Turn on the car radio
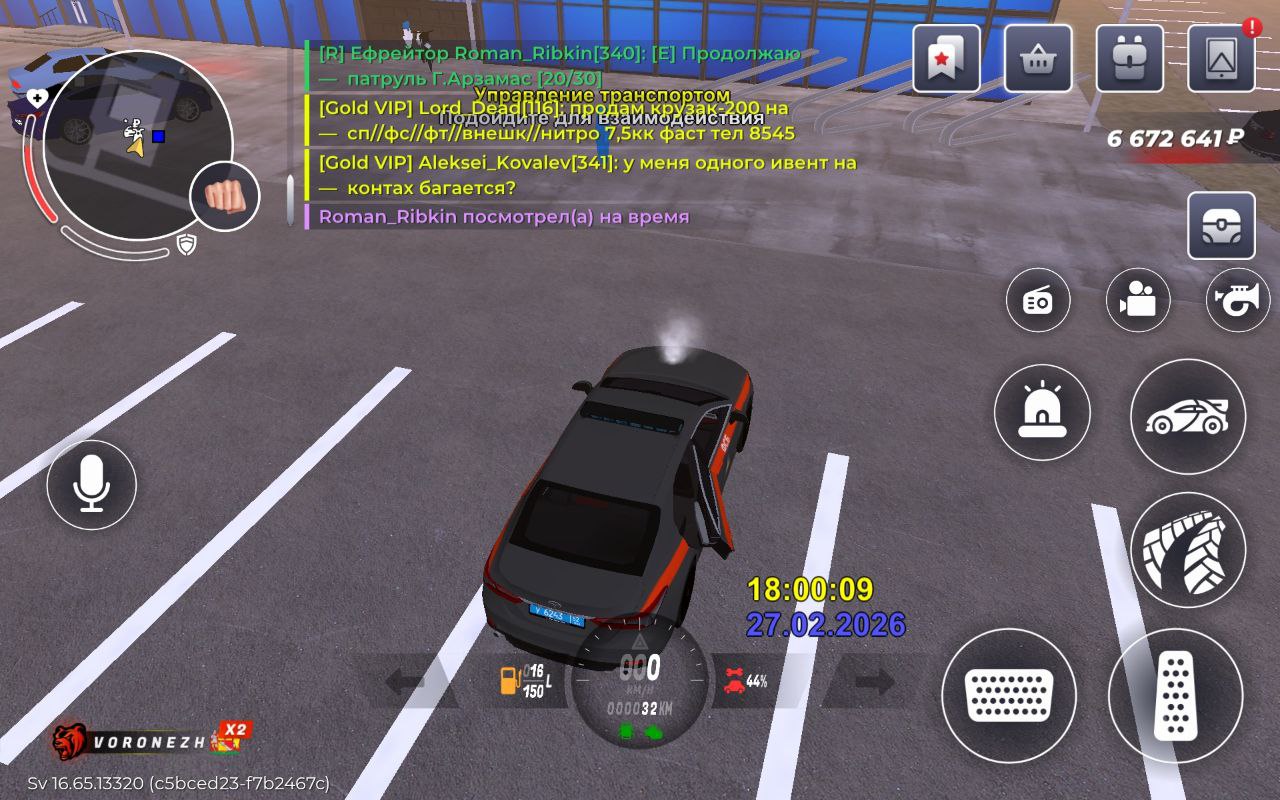Image resolution: width=1280 pixels, height=800 pixels. (x=1038, y=300)
